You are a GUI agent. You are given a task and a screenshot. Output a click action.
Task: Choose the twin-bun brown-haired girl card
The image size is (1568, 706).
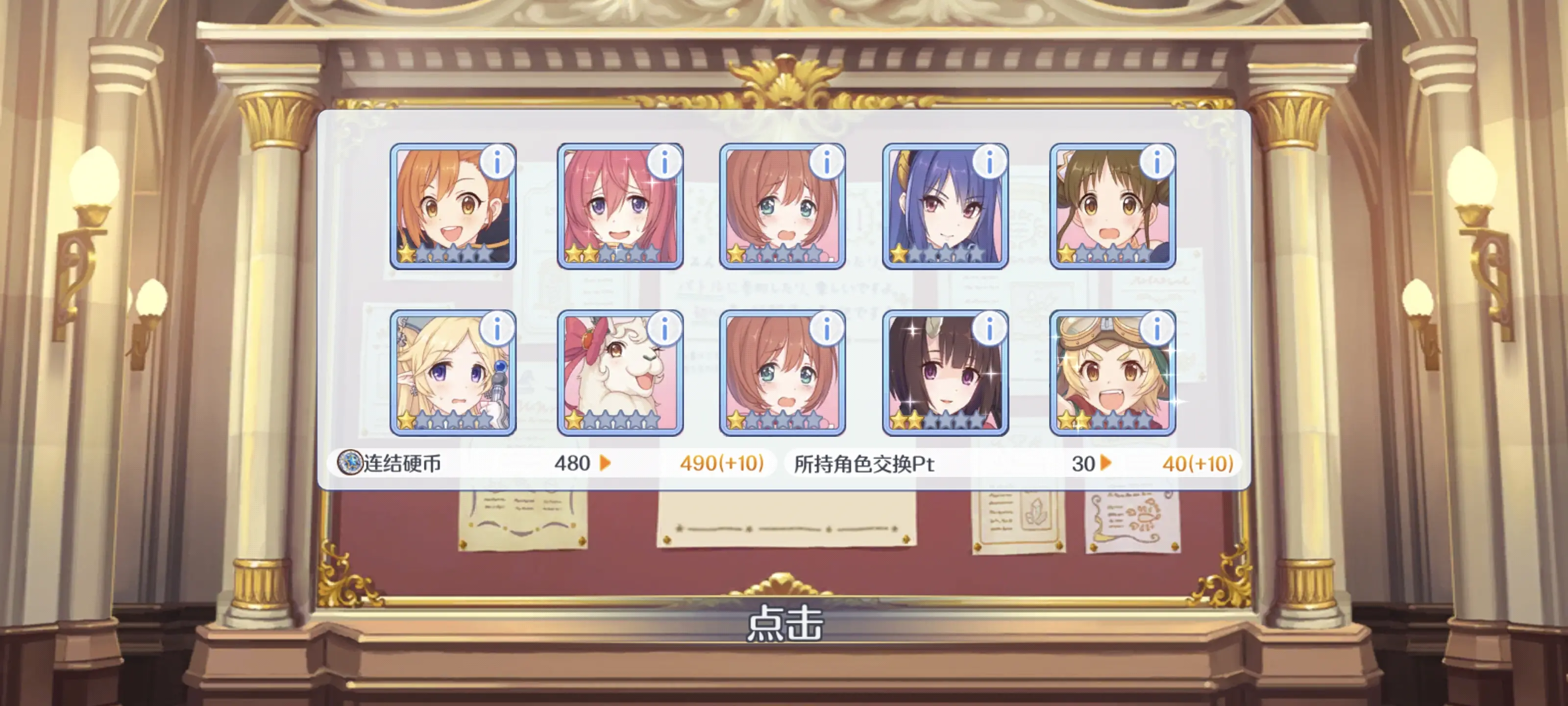pos(1112,207)
